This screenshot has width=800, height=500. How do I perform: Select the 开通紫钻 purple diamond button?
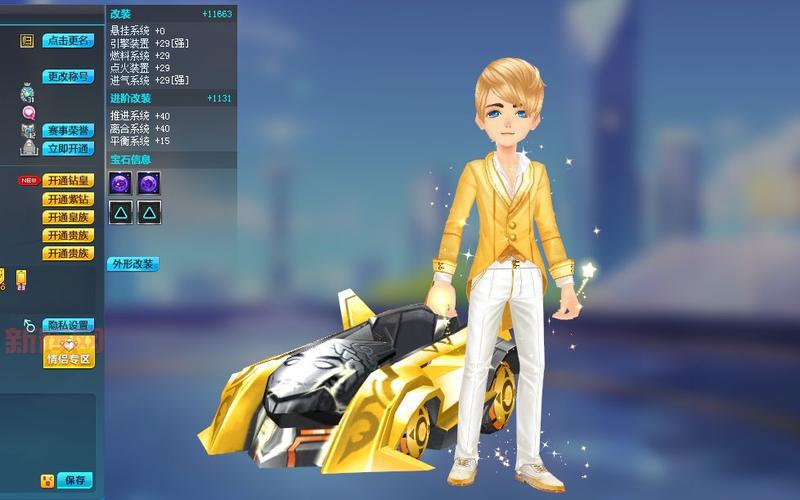[x=68, y=199]
